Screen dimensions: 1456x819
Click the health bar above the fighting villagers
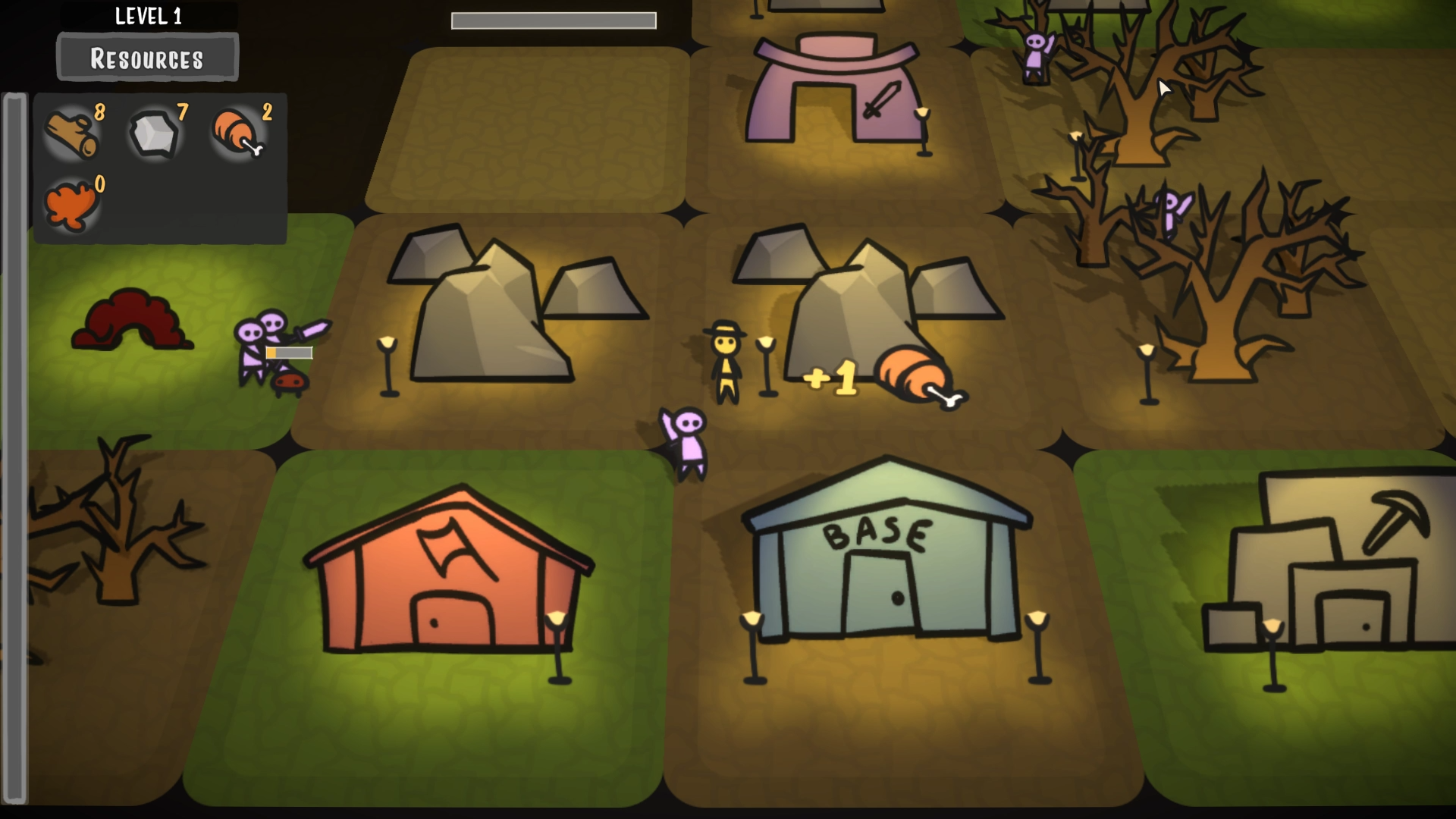pos(288,352)
